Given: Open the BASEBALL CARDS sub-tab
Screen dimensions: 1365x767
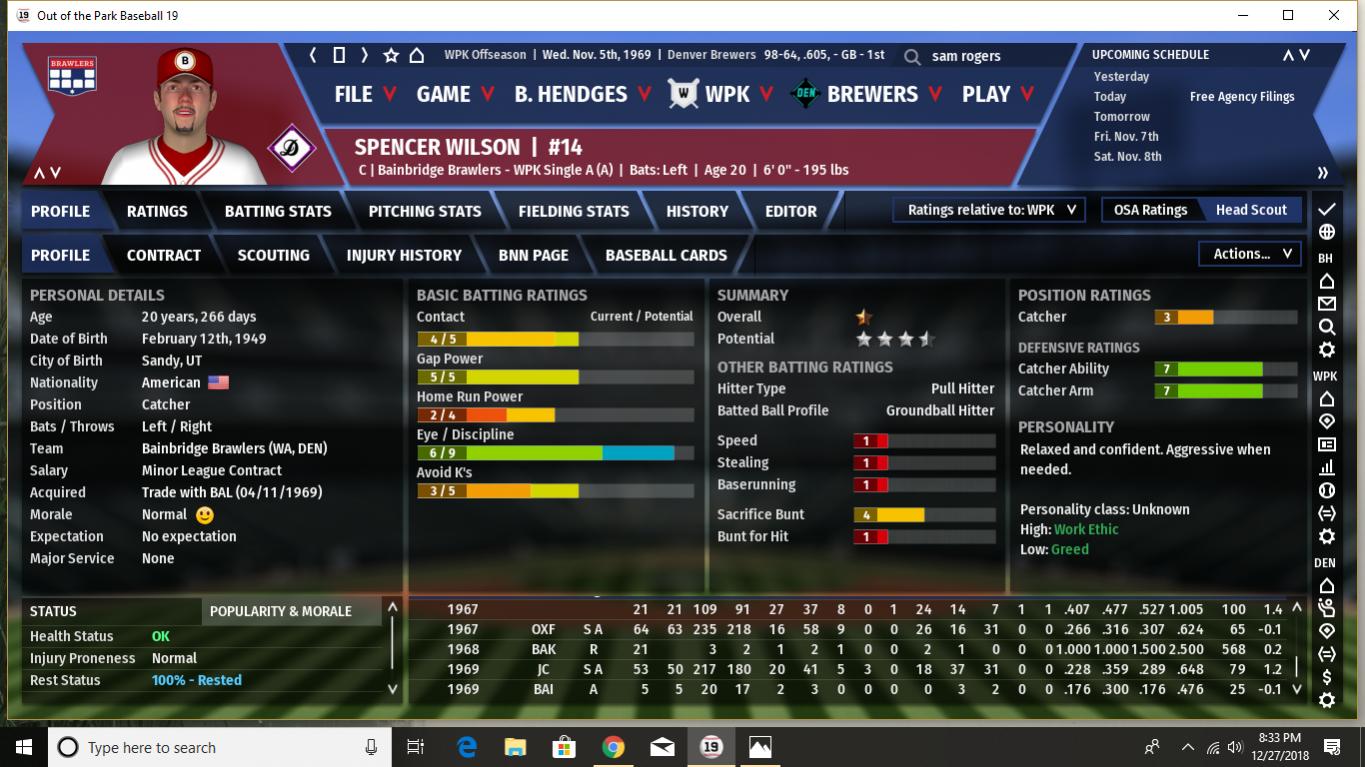Looking at the screenshot, I should click(666, 255).
